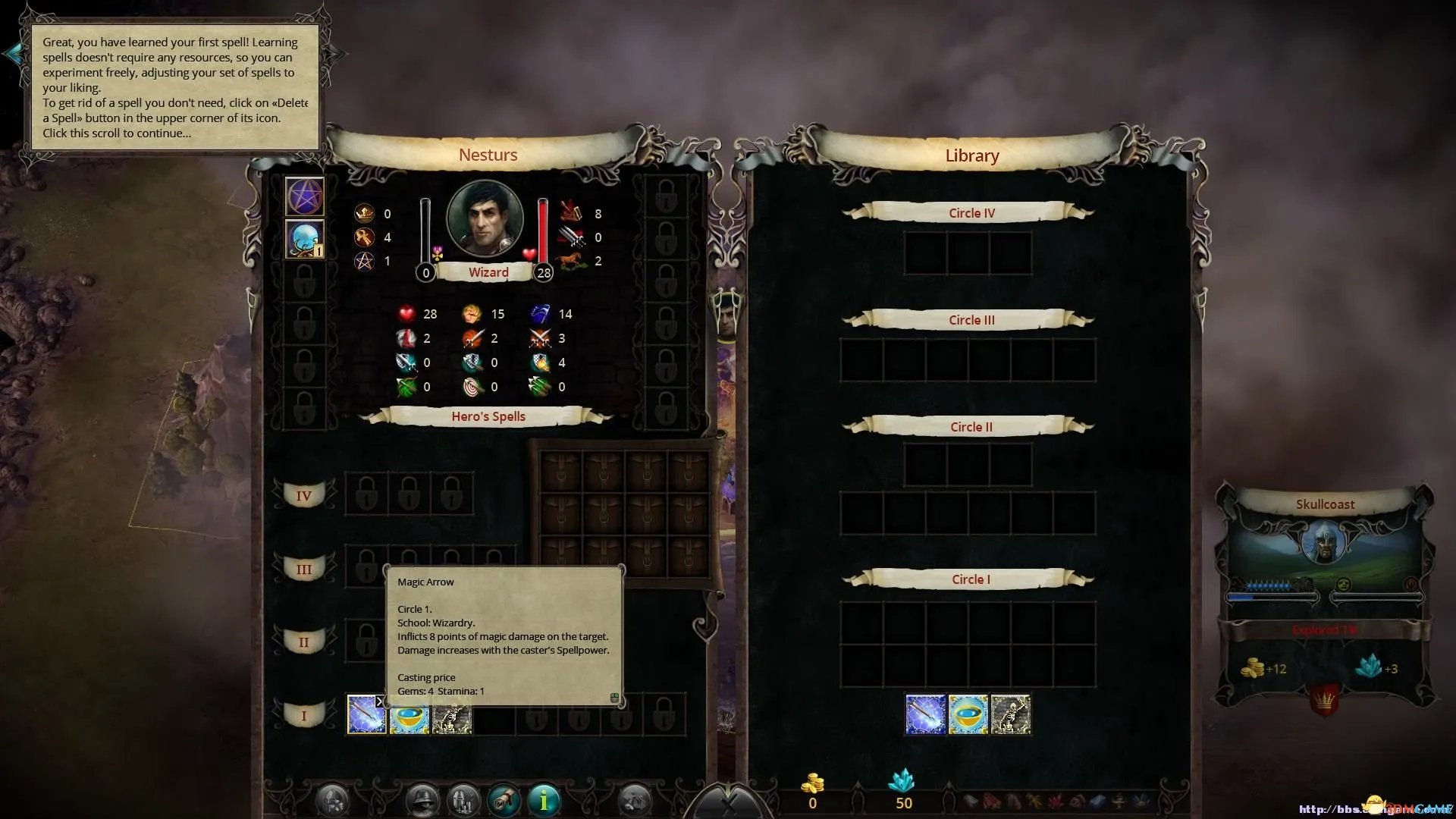Choose the blue bowl spell in Library

pos(968,715)
